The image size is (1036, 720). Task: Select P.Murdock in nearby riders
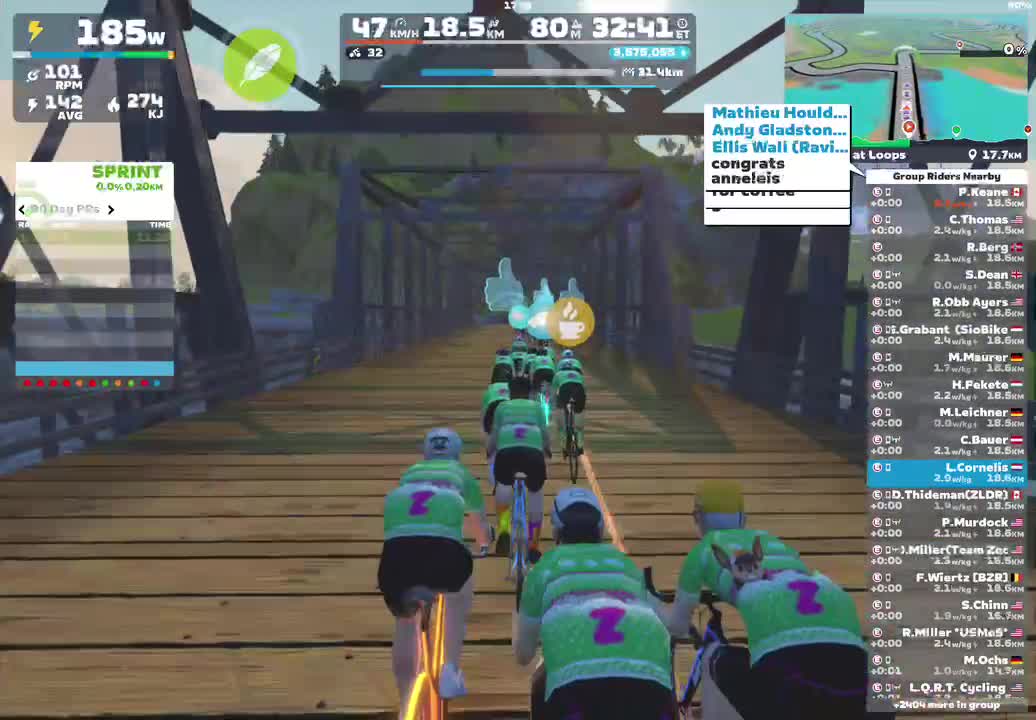(x=946, y=527)
